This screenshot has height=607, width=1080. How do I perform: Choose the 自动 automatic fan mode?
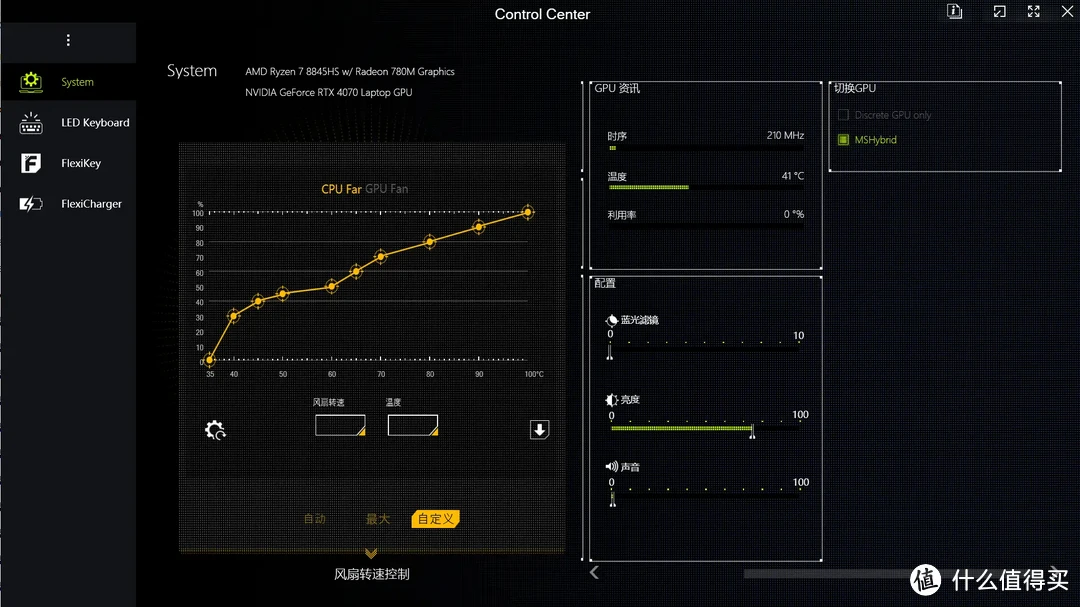tap(315, 519)
